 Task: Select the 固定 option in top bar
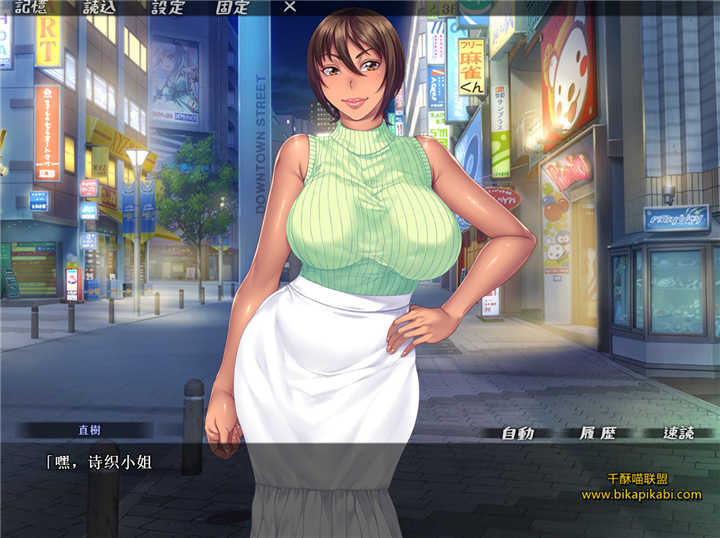(232, 7)
